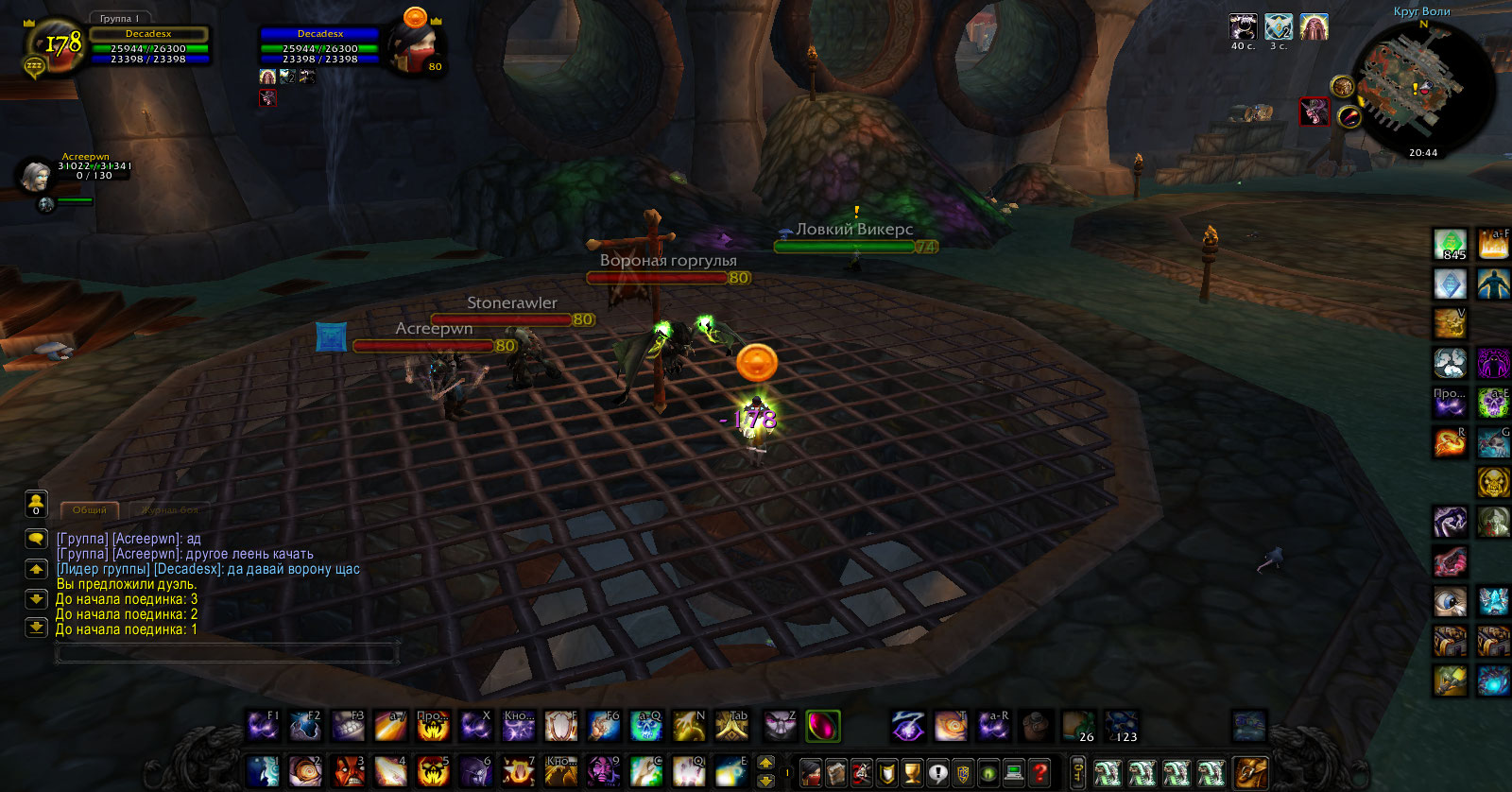Open the Журнал боя combat log tab
This screenshot has height=792, width=1512.
(x=169, y=510)
